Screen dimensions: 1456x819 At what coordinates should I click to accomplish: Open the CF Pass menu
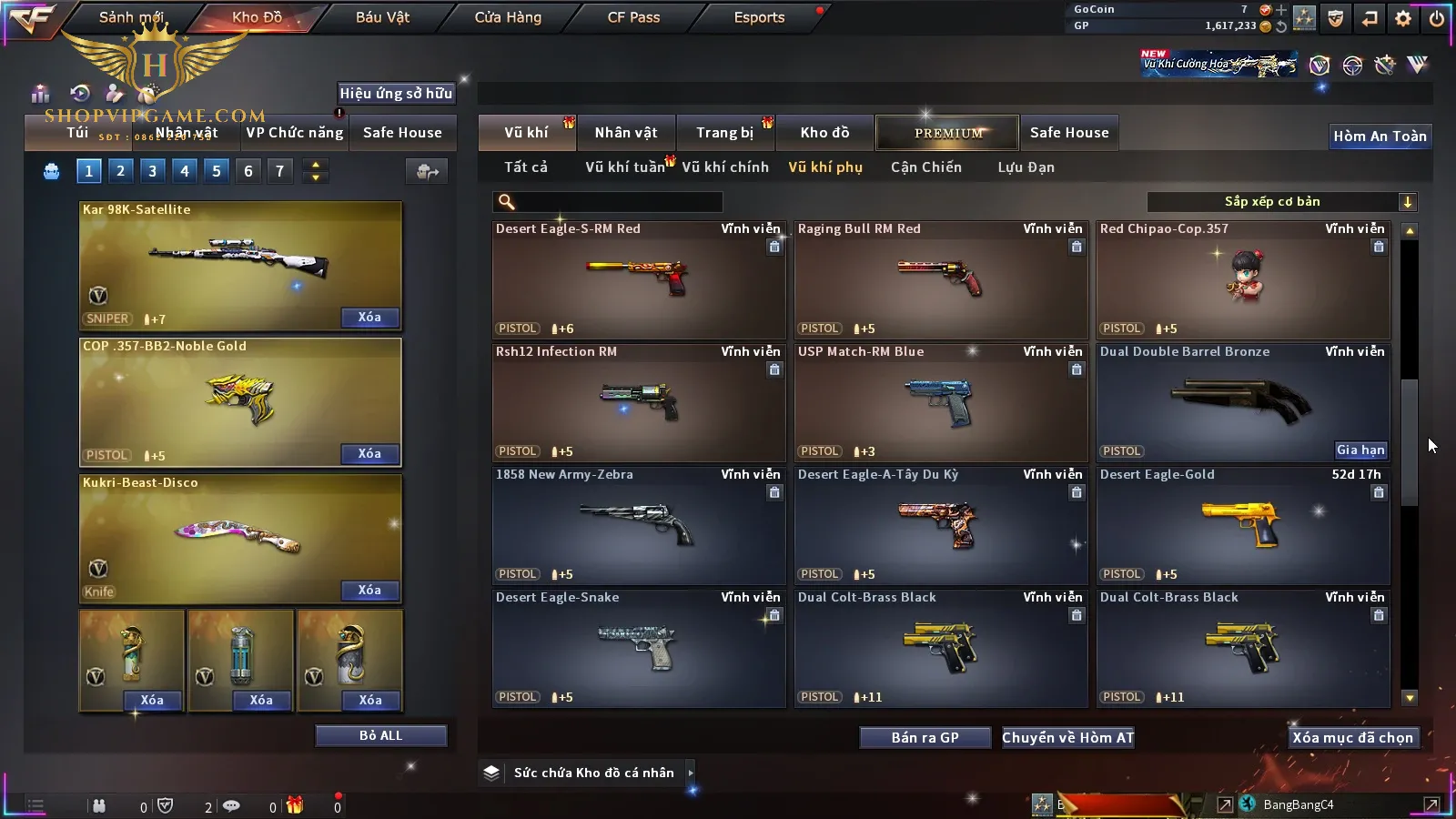(x=633, y=17)
